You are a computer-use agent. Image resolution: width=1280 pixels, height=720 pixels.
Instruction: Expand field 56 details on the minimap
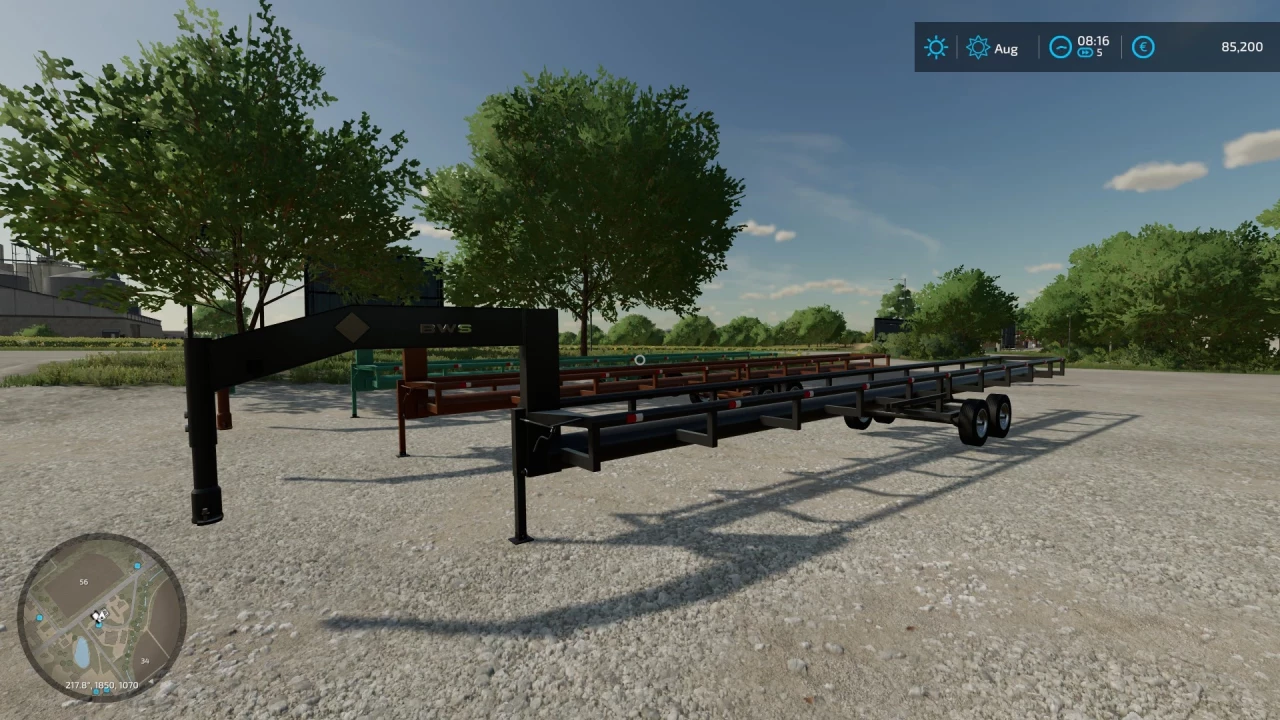tap(84, 581)
